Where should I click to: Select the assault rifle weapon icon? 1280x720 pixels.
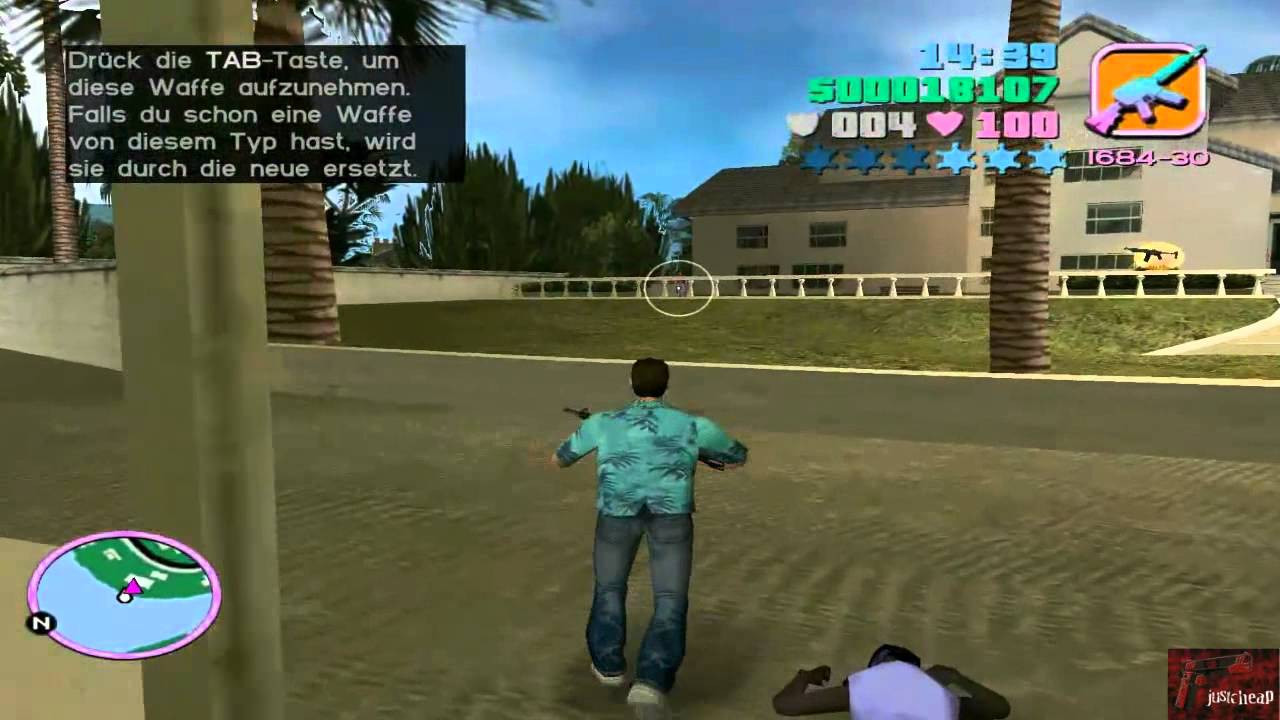tap(1147, 91)
